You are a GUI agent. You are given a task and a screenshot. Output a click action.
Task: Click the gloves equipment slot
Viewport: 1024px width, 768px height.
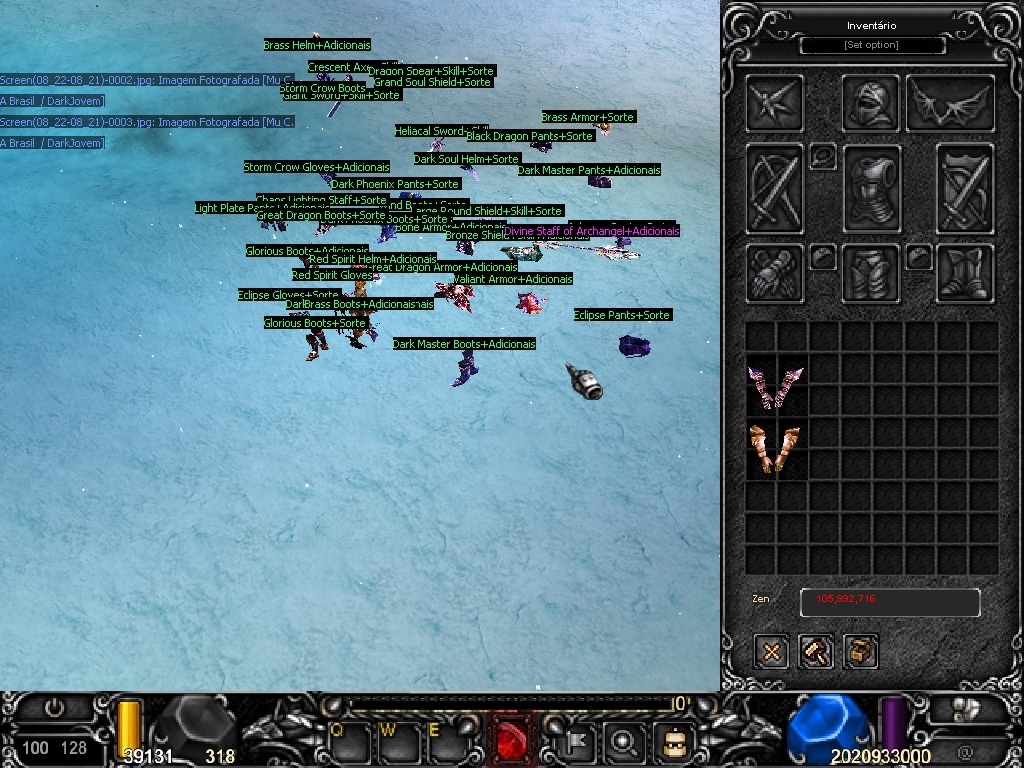tap(775, 272)
